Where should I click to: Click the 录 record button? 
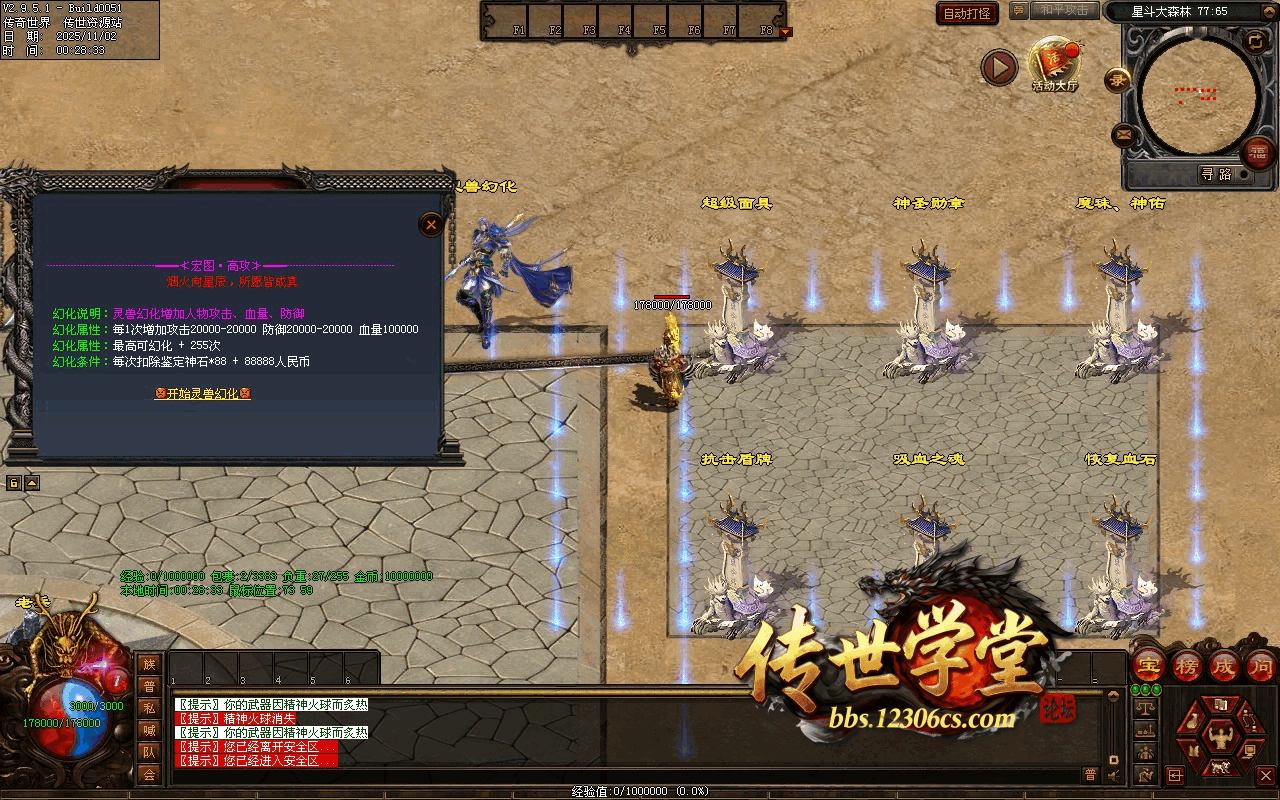click(1117, 80)
